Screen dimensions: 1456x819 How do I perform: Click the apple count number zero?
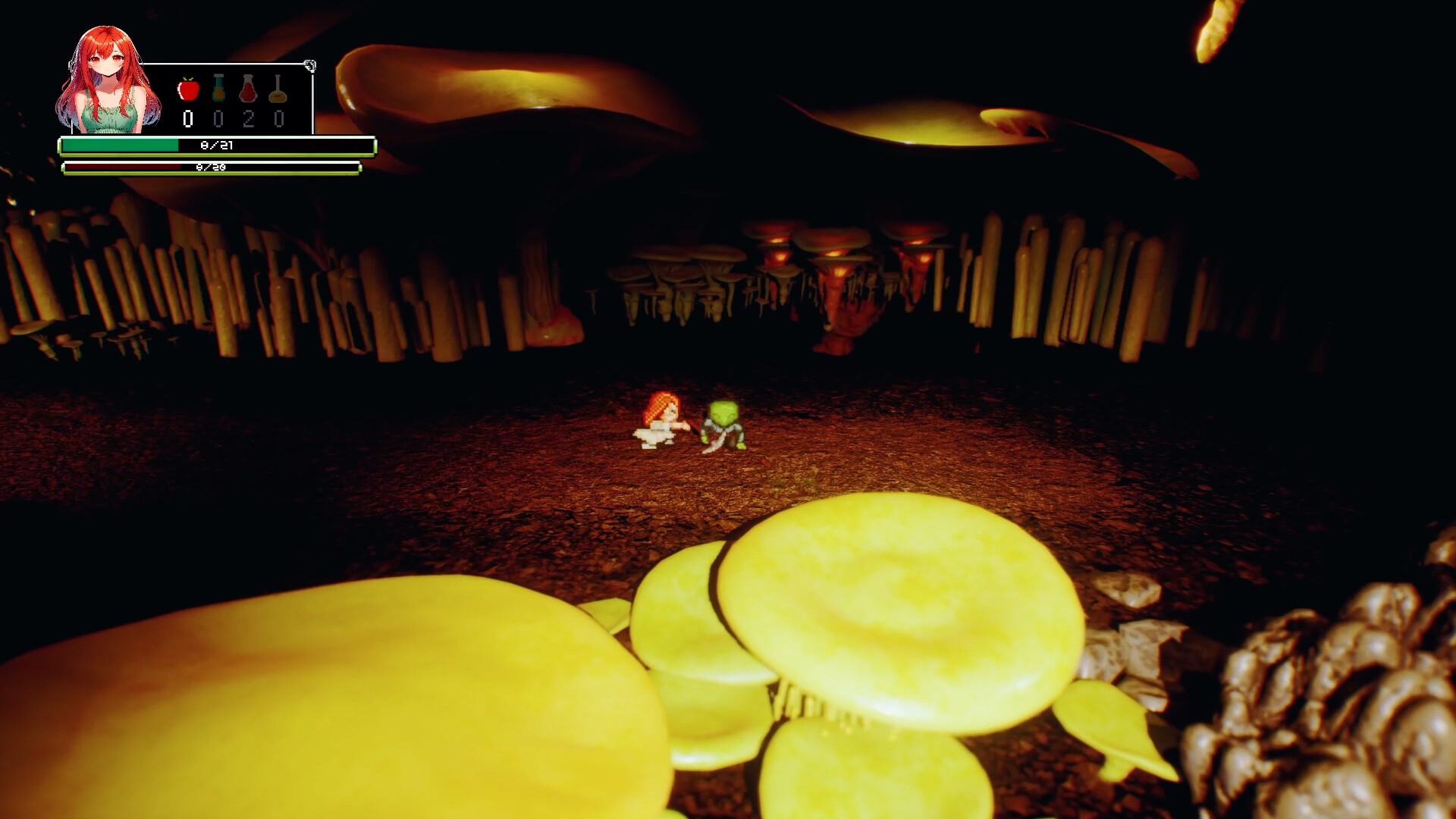(x=187, y=119)
